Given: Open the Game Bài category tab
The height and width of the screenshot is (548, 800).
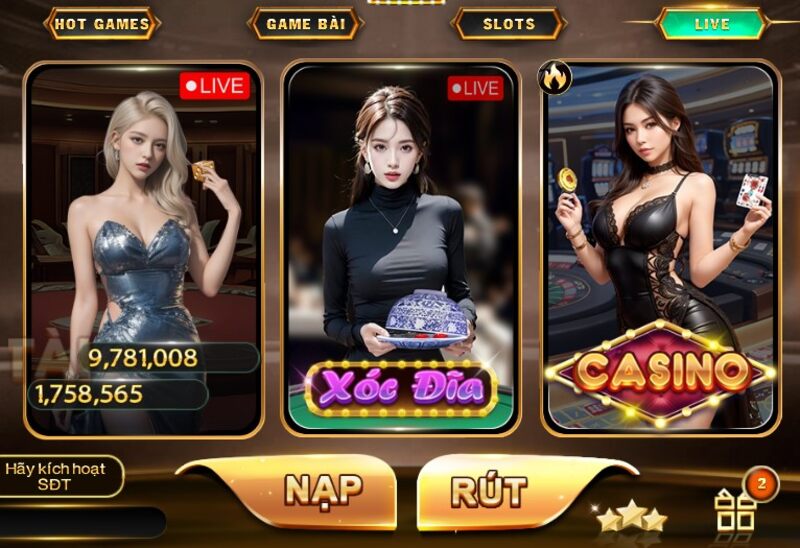Looking at the screenshot, I should [304, 24].
